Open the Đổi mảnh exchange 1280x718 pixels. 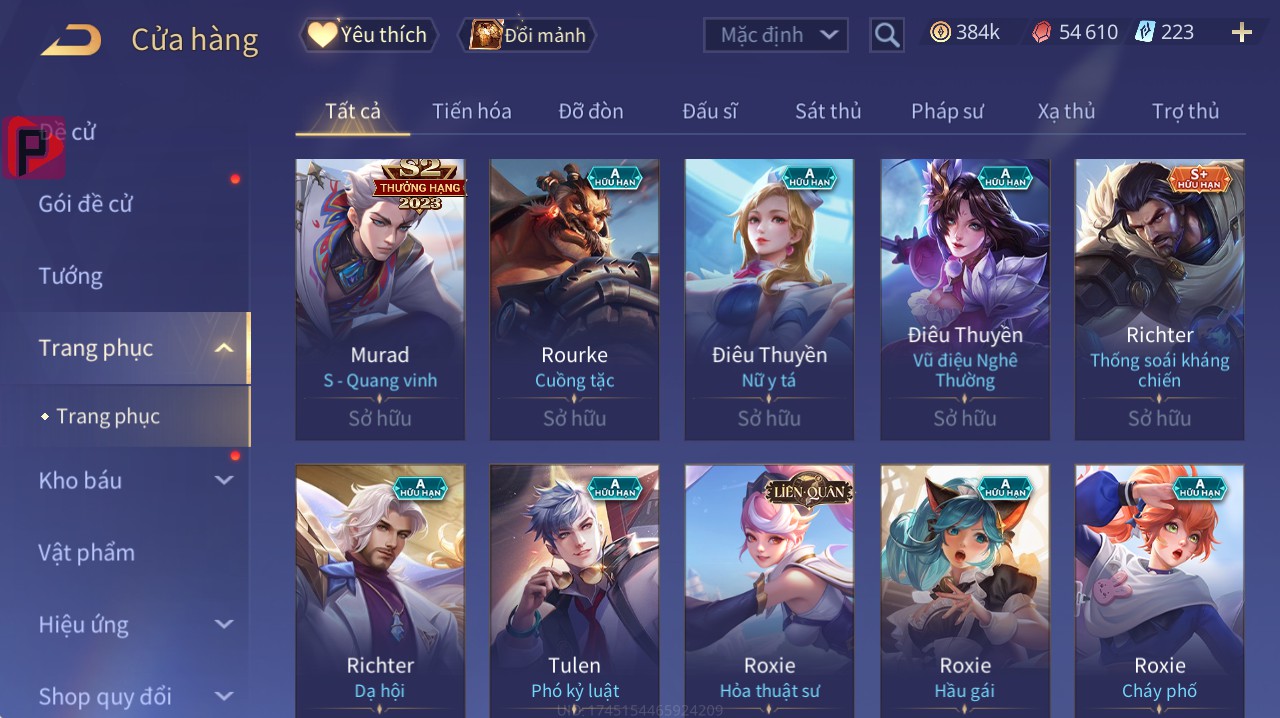click(x=527, y=35)
